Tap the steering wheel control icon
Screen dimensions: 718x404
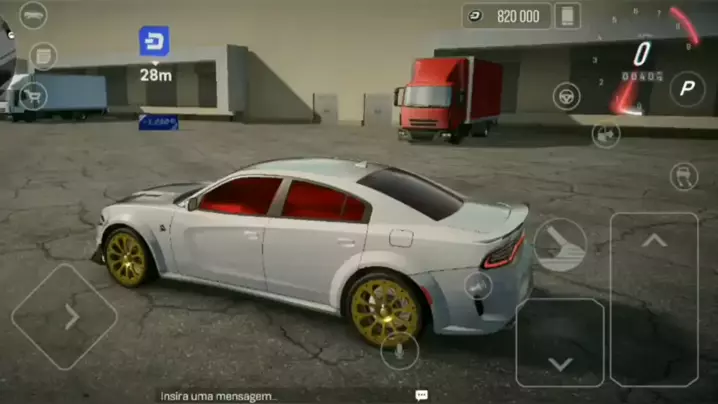tap(566, 96)
